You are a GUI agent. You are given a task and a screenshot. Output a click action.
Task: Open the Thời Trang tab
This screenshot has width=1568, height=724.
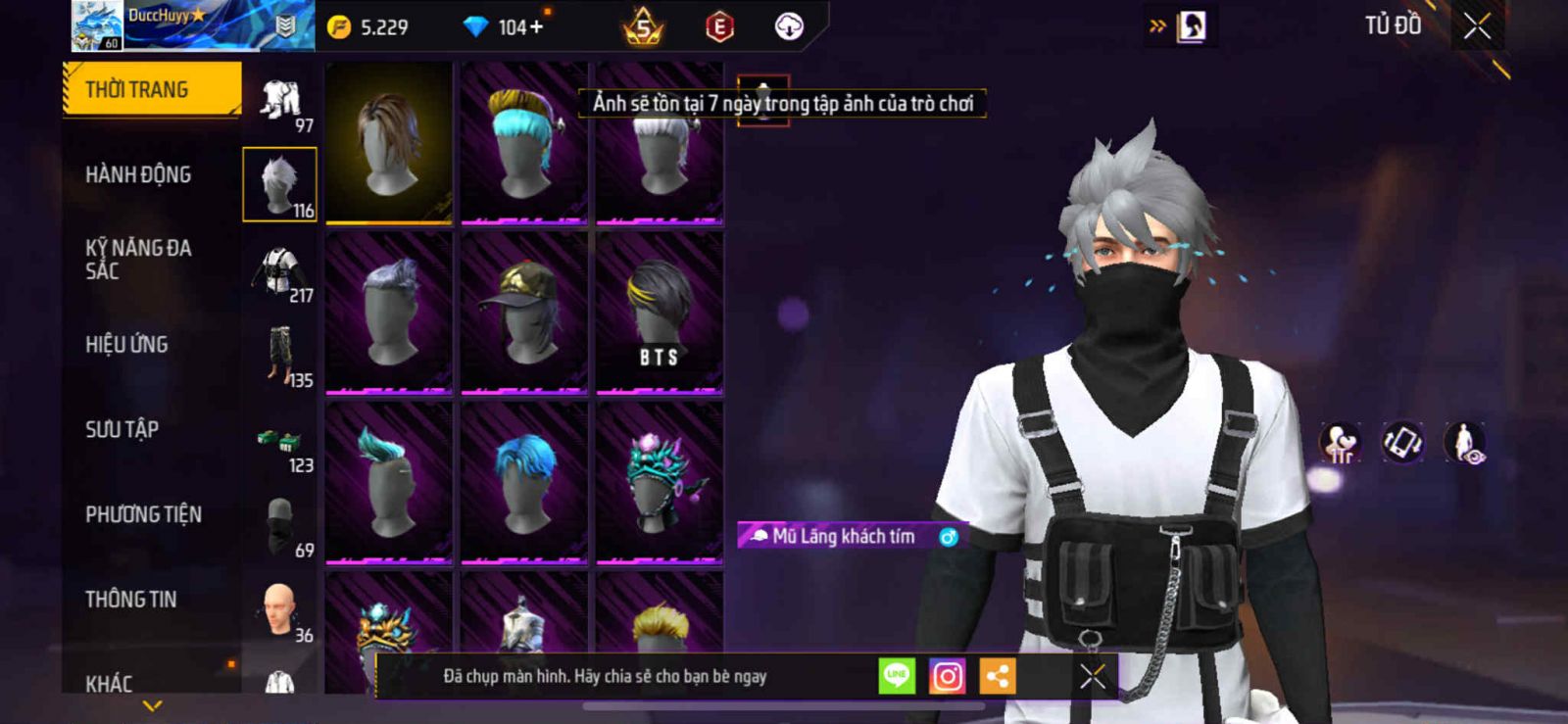pyautogui.click(x=151, y=90)
